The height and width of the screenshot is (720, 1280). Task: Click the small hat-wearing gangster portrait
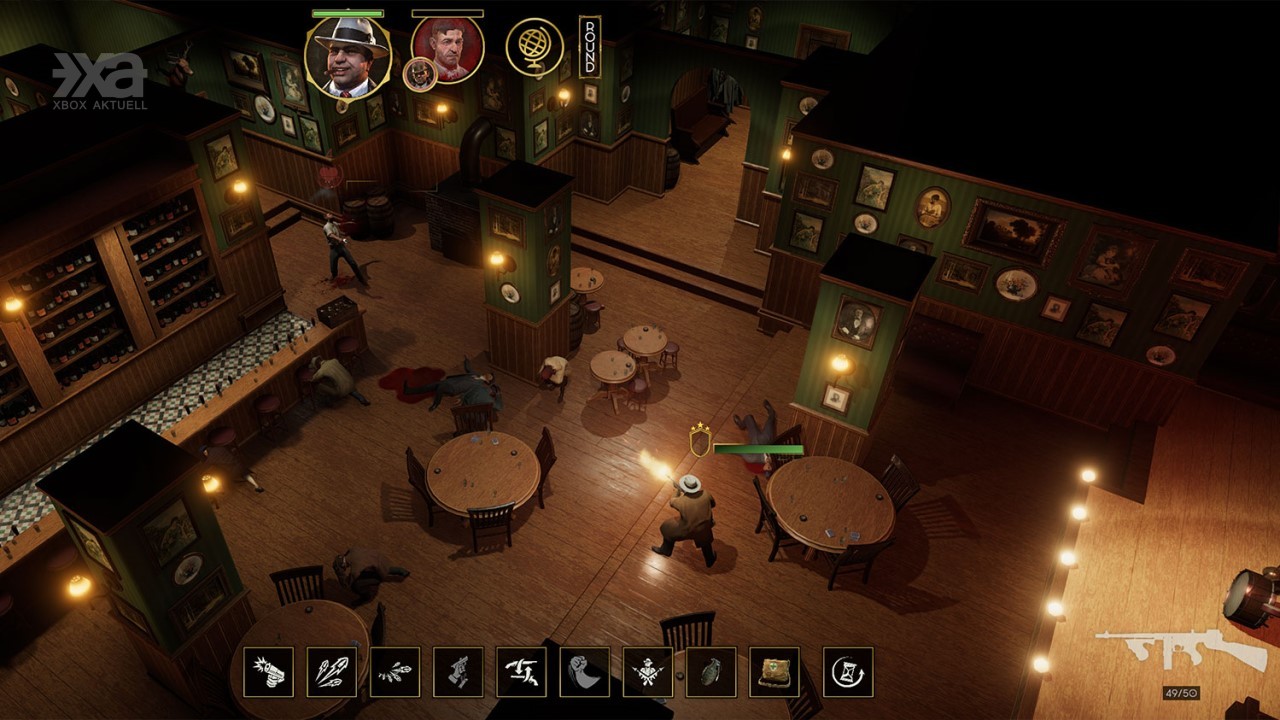(x=419, y=75)
